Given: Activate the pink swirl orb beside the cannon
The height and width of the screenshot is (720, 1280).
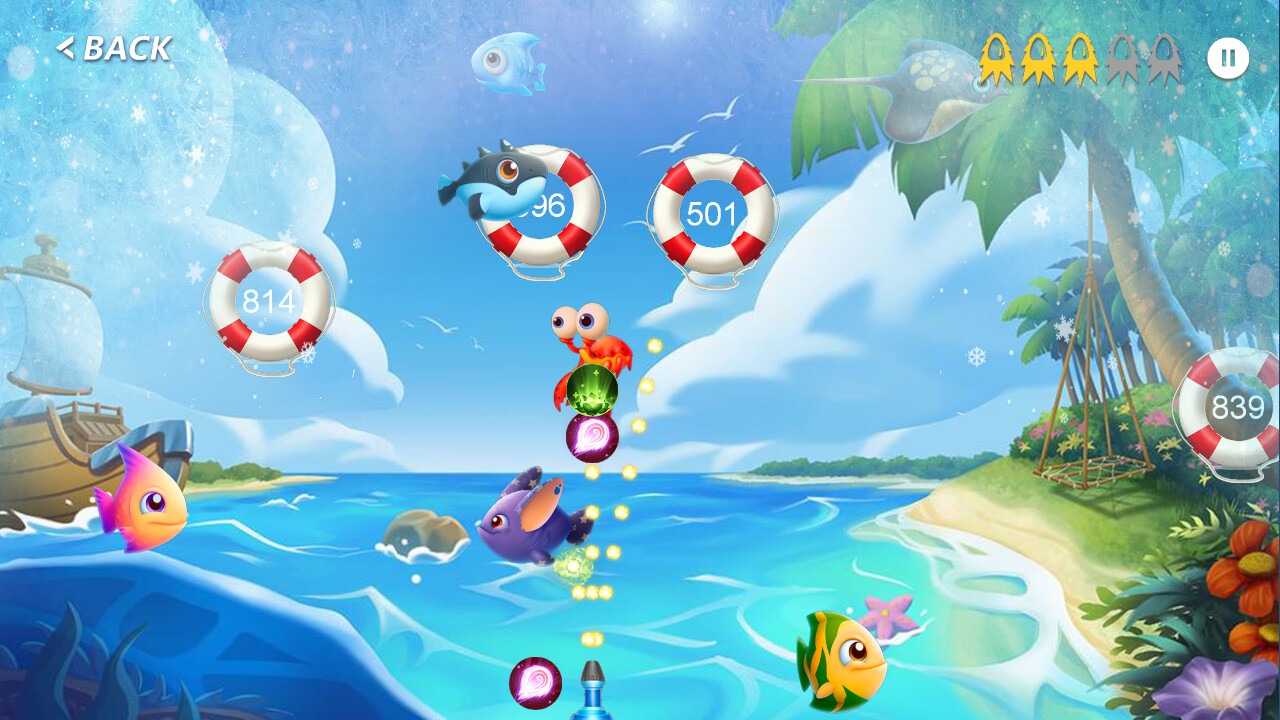Looking at the screenshot, I should [x=535, y=683].
